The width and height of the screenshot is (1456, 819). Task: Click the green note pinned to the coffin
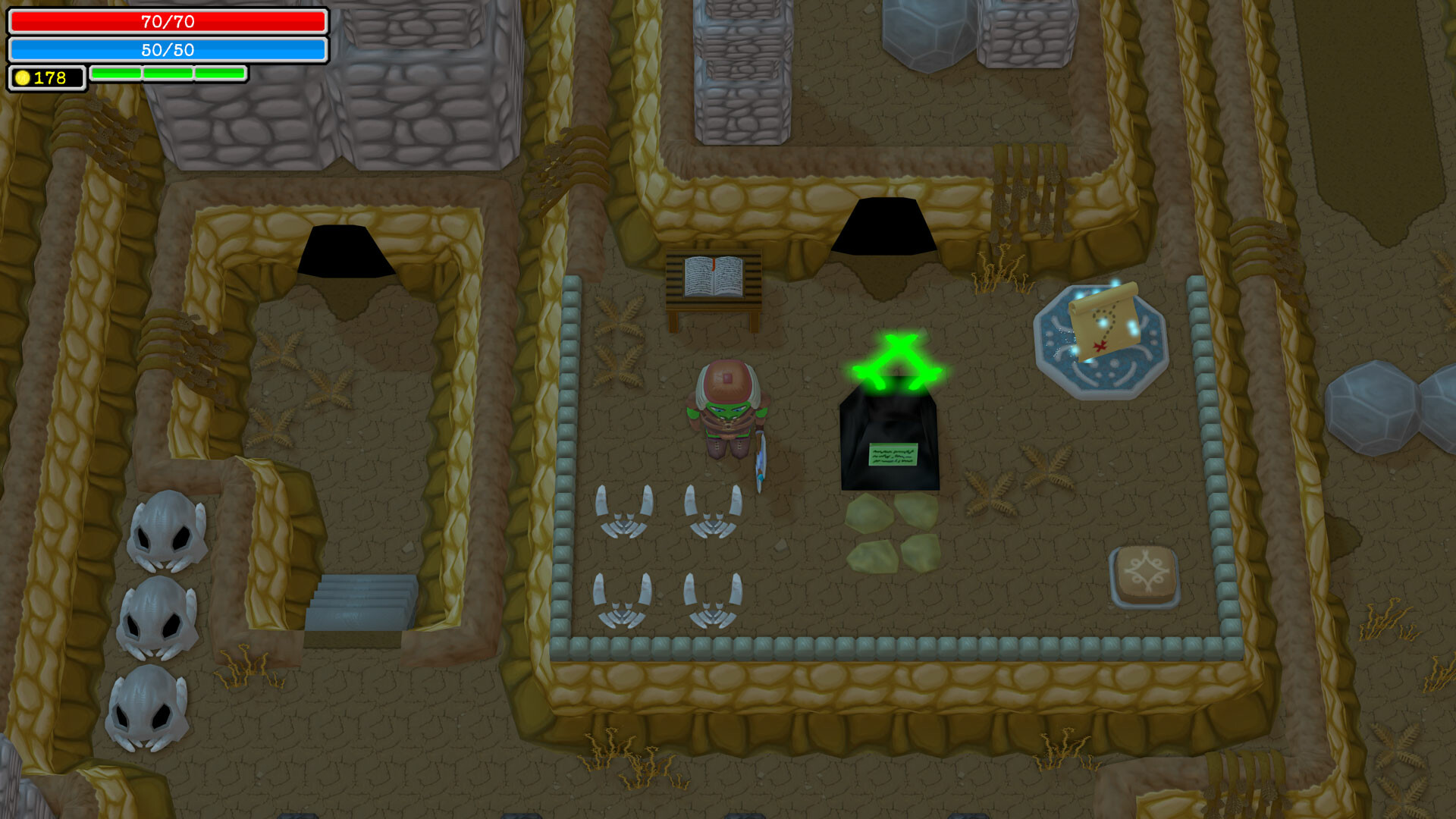click(892, 456)
